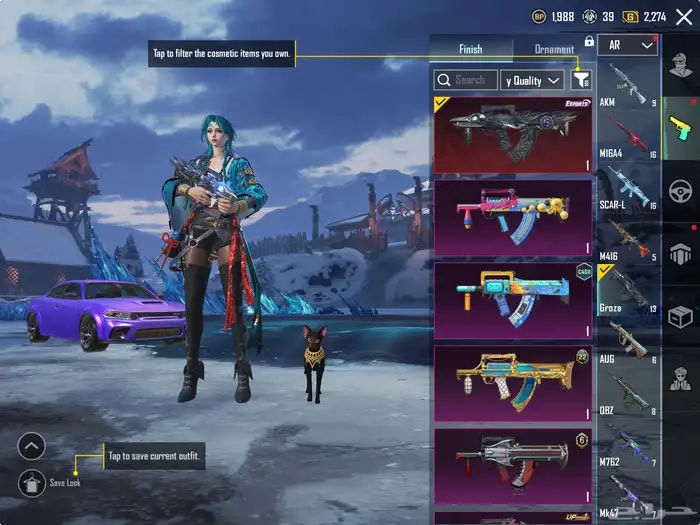Show AUG weapon finishes

pyautogui.click(x=628, y=341)
